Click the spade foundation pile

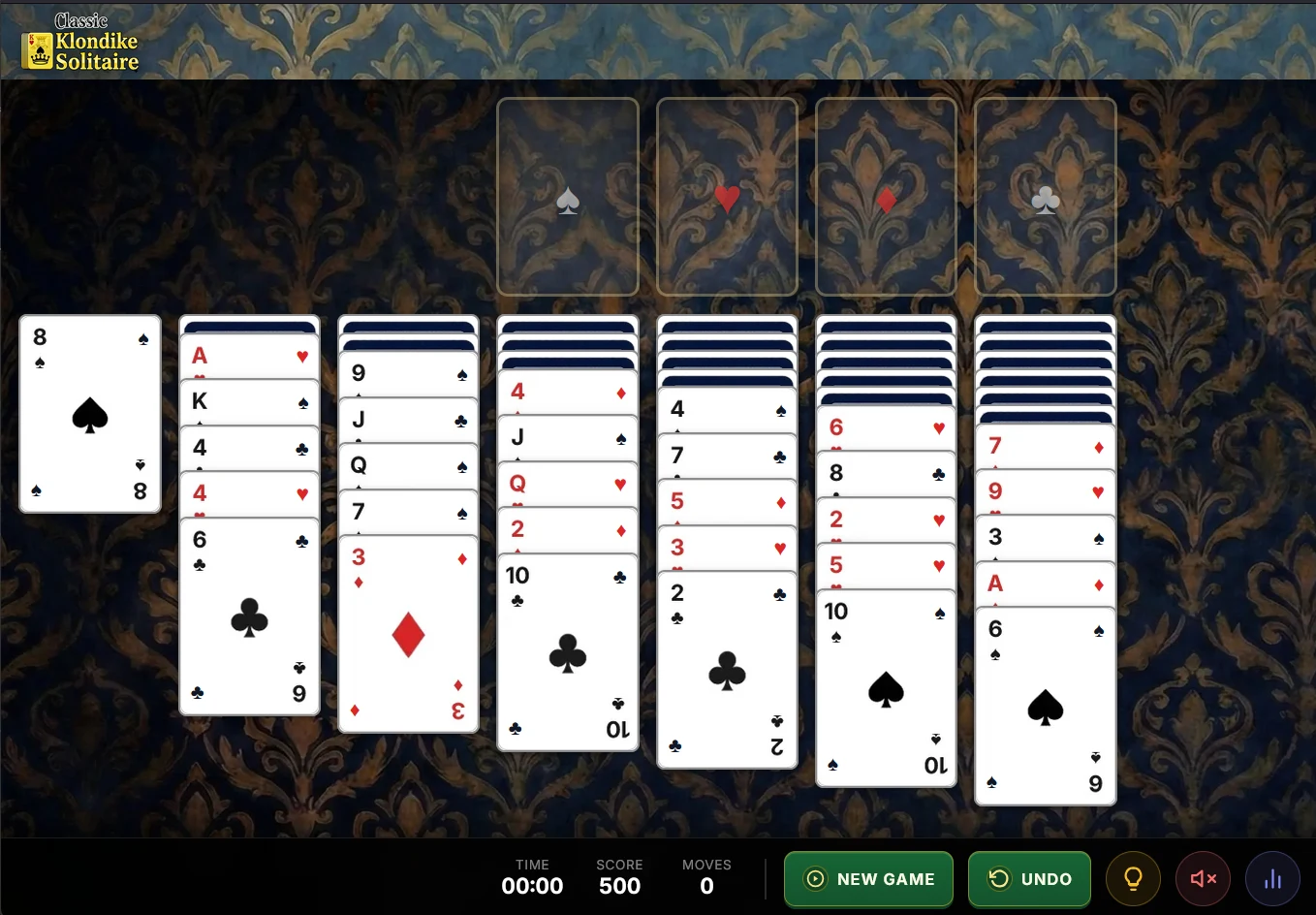point(567,197)
